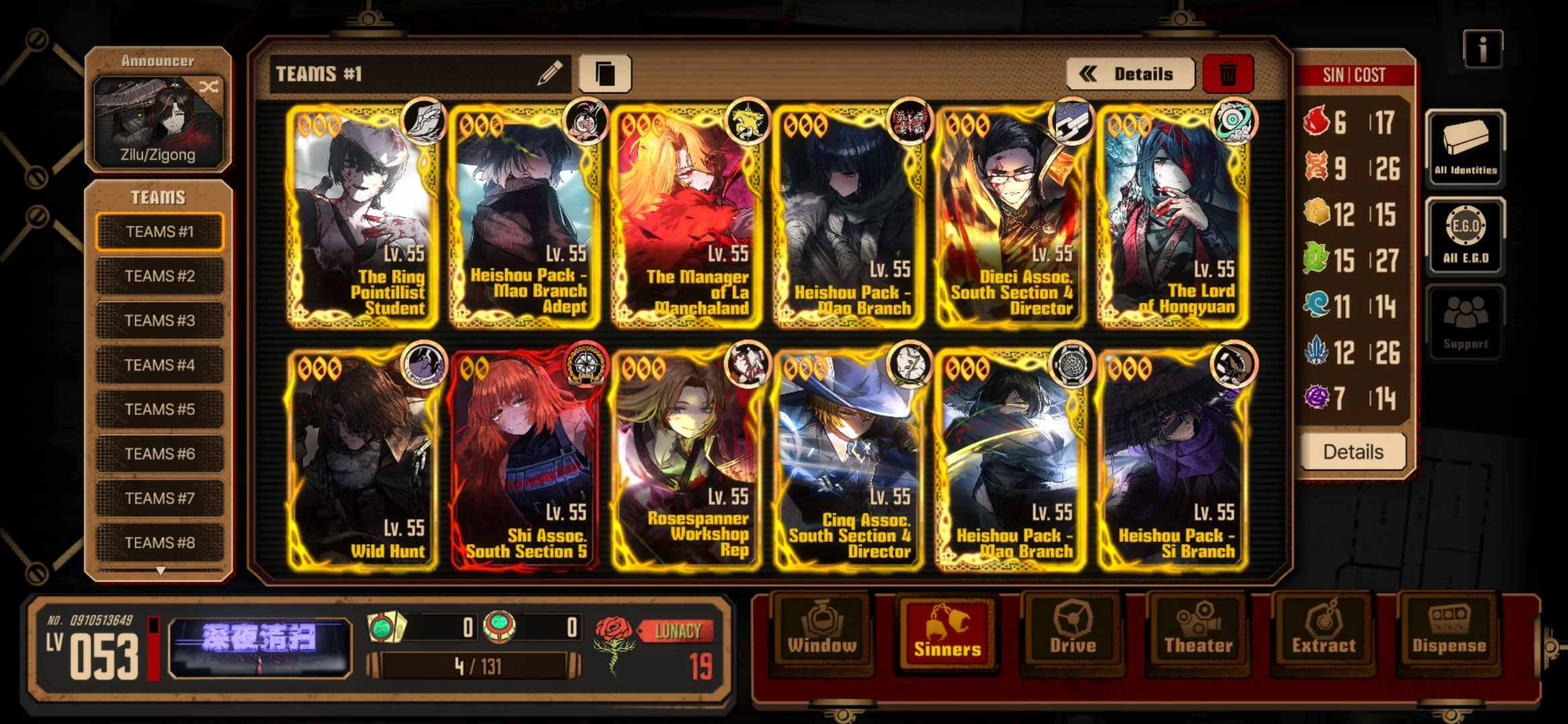Viewport: 1568px width, 724px height.
Task: Open All Identities
Action: [1464, 146]
